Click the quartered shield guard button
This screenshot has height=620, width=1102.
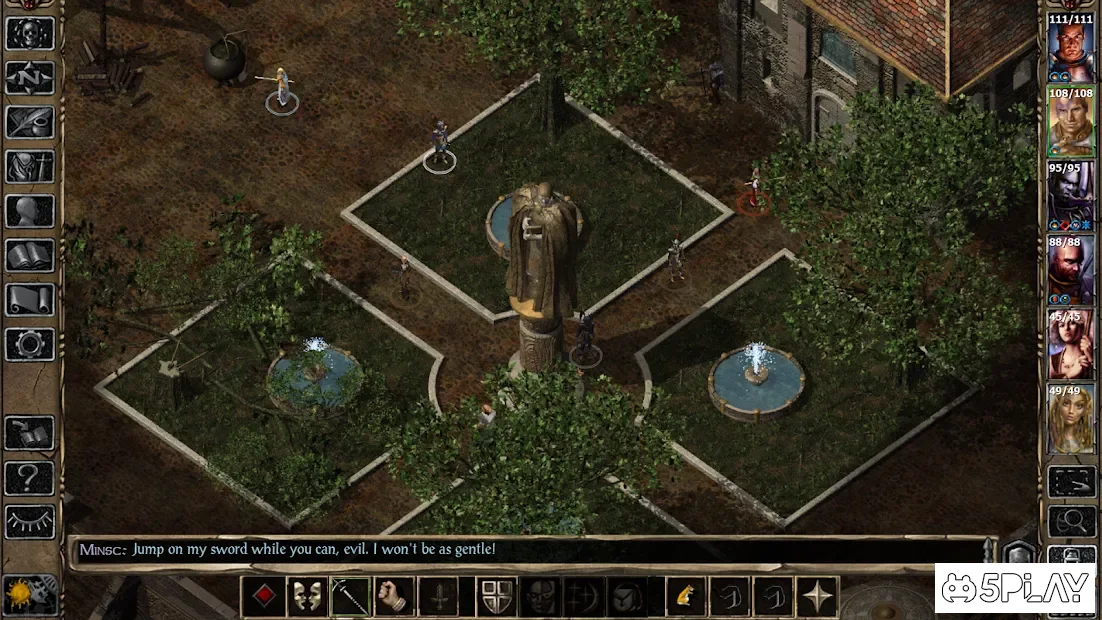click(x=498, y=597)
